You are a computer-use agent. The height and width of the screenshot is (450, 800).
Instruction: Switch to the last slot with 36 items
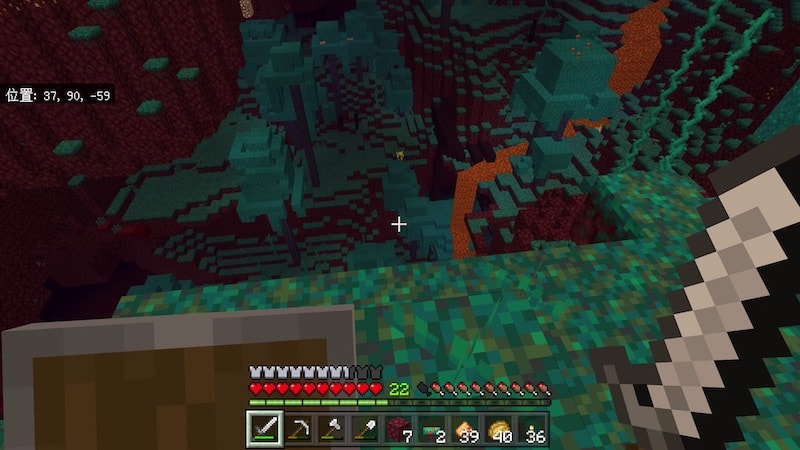coord(533,429)
